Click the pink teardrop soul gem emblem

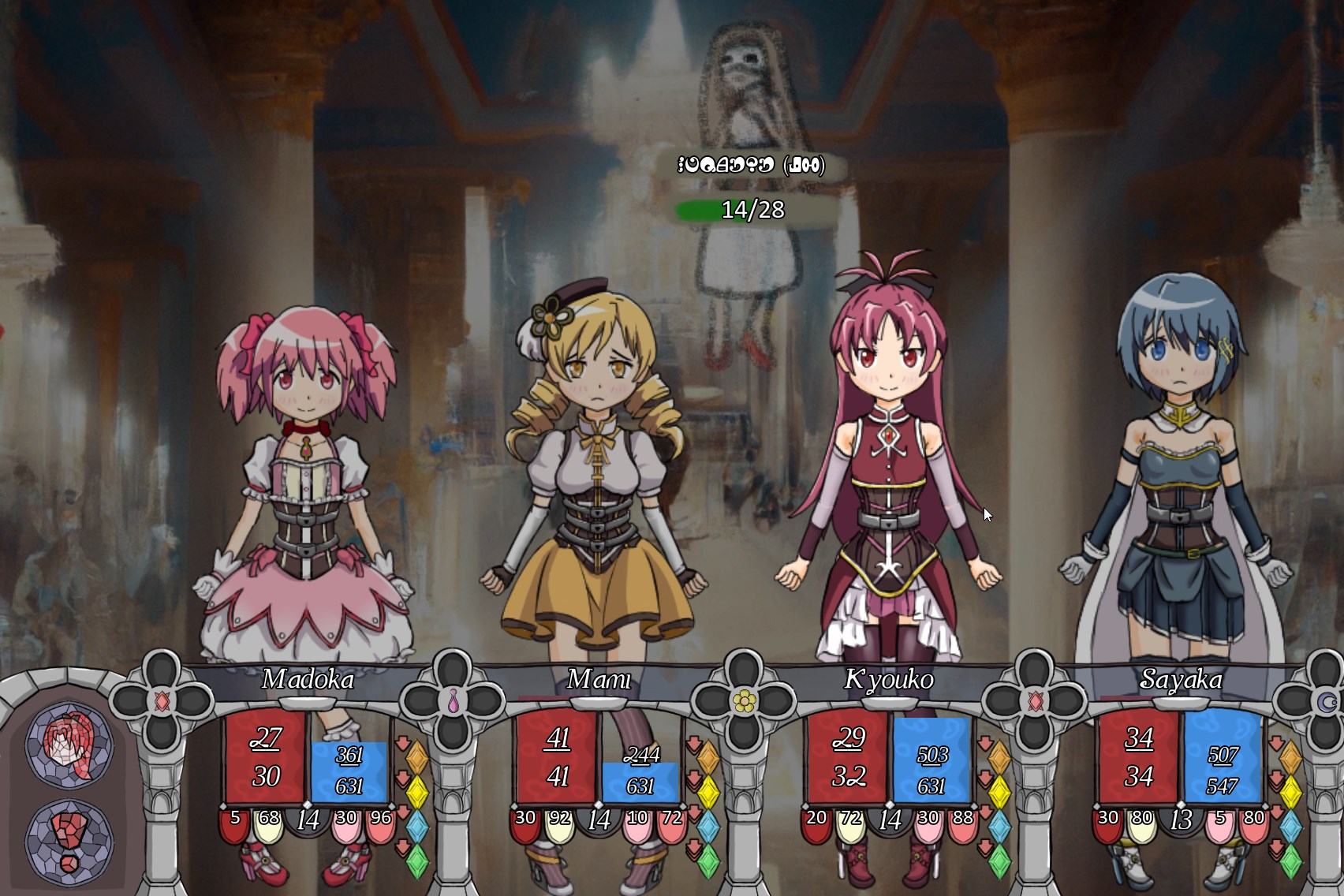(x=453, y=701)
